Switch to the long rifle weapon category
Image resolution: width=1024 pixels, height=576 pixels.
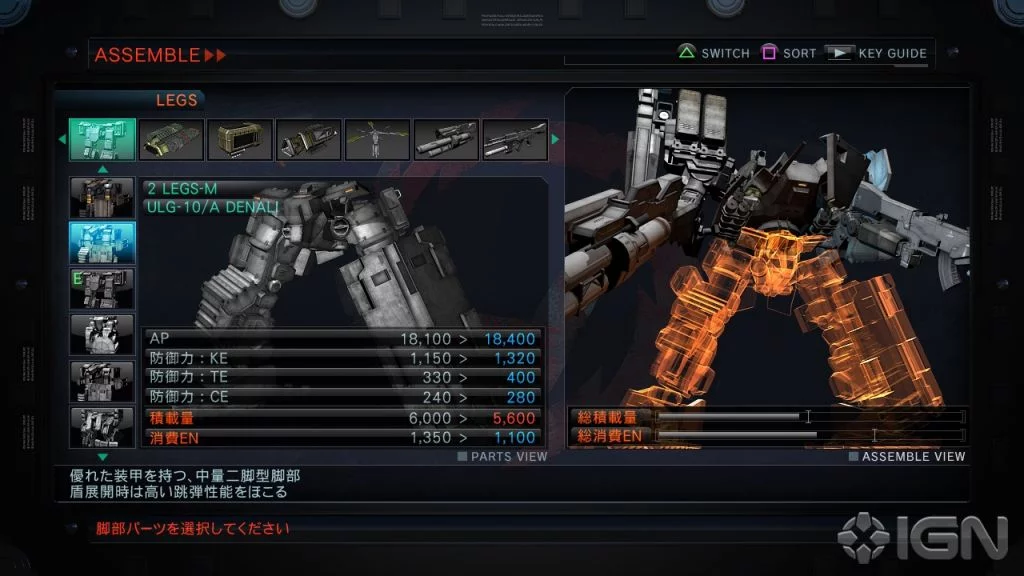514,140
